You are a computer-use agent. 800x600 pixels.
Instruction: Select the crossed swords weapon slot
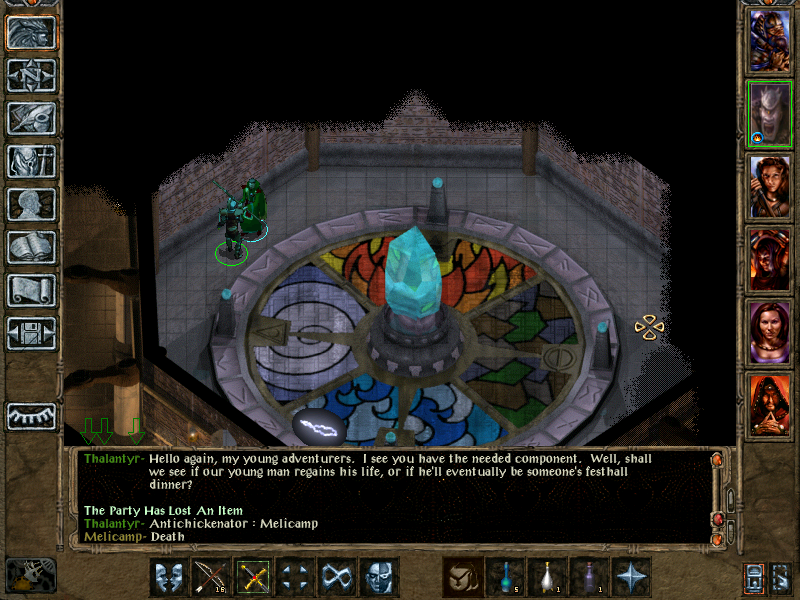253,577
